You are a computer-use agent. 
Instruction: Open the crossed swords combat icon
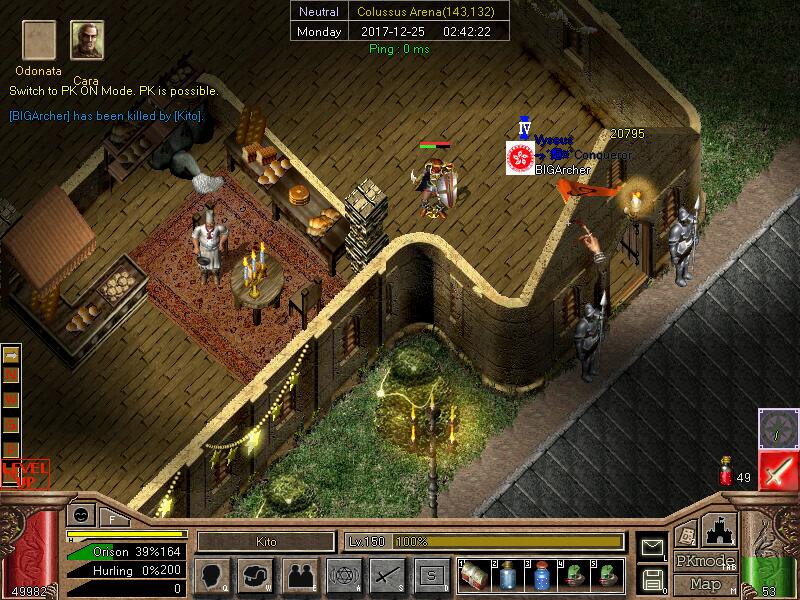pos(387,575)
